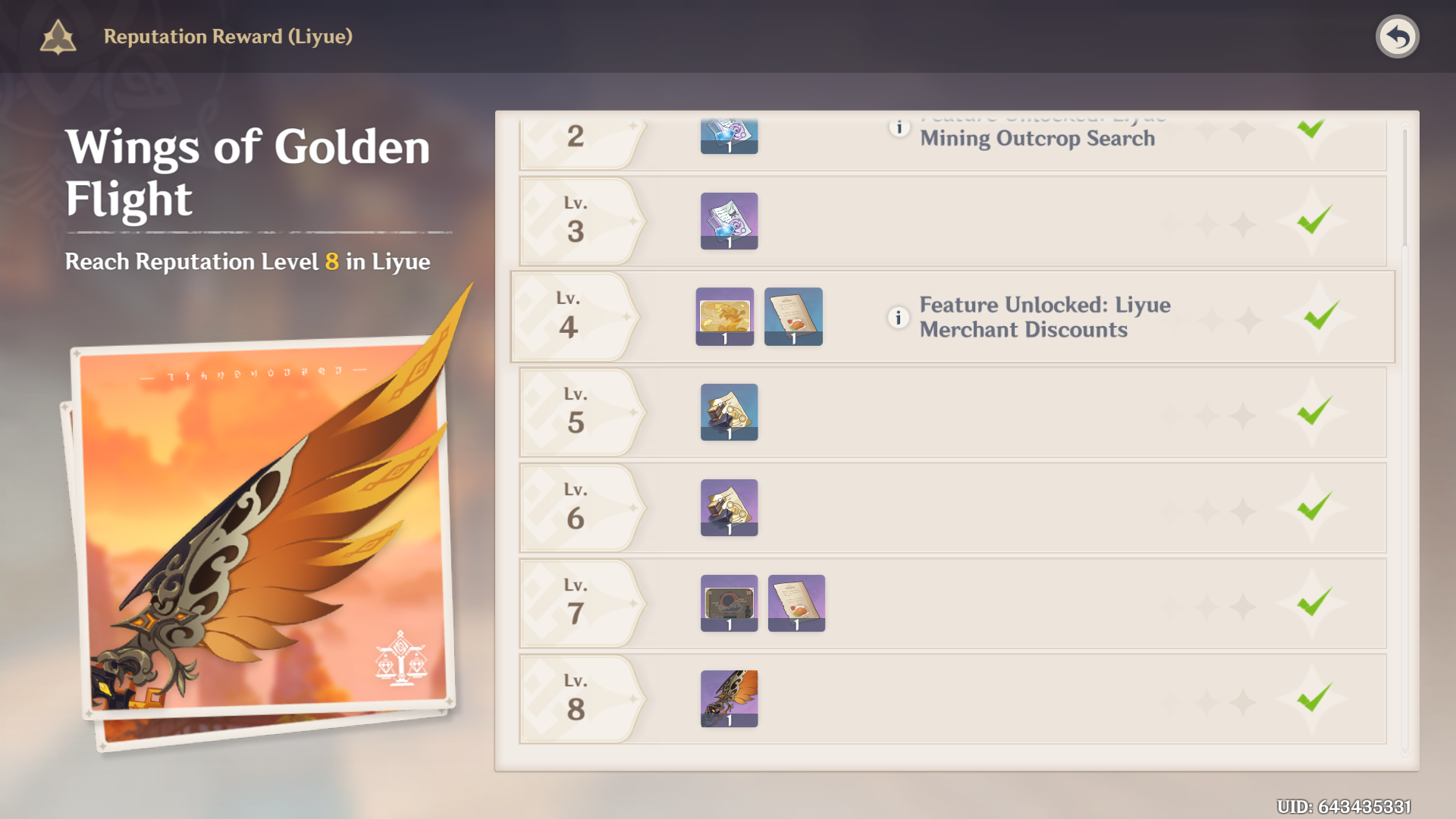Click the blueprint reward icon in Level 6 row
This screenshot has height=819, width=1456.
tap(729, 507)
